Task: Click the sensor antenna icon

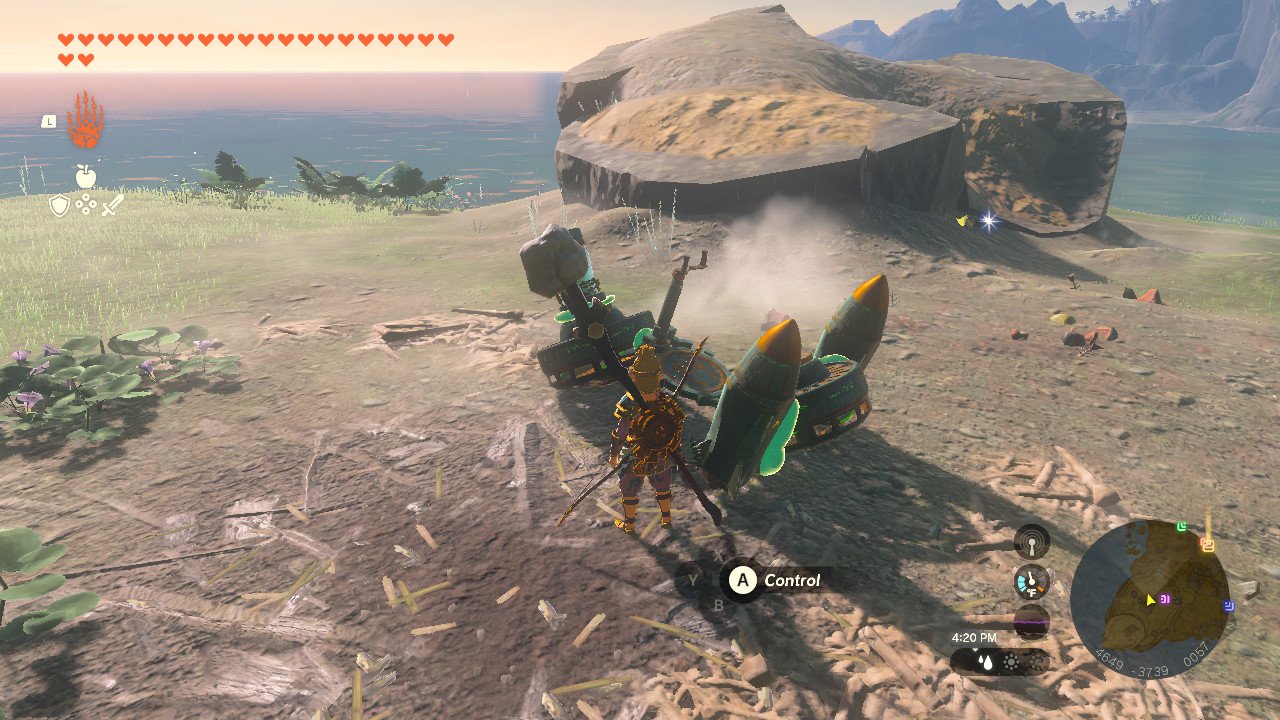Action: point(1031,543)
